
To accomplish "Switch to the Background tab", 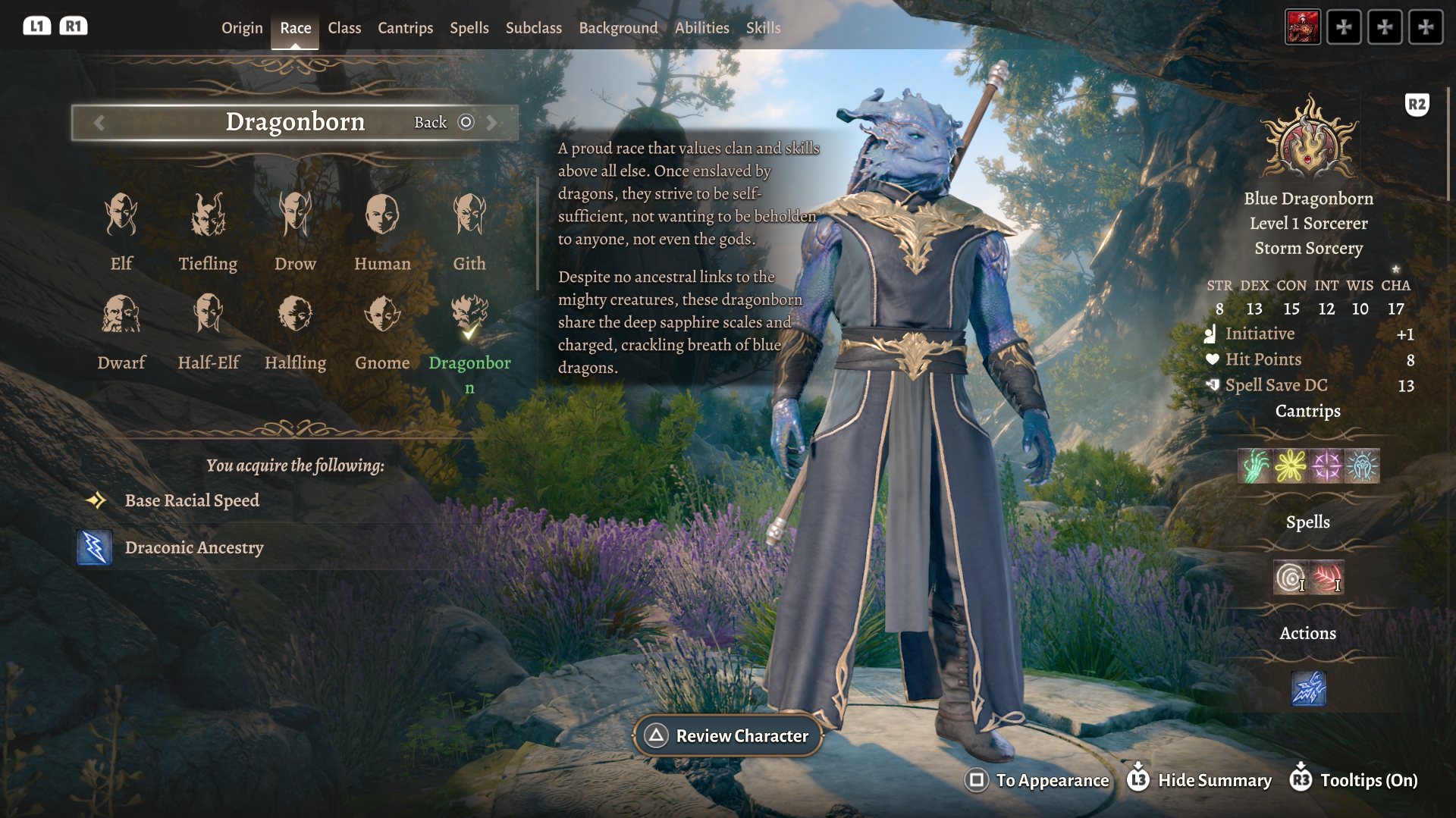I will (618, 28).
